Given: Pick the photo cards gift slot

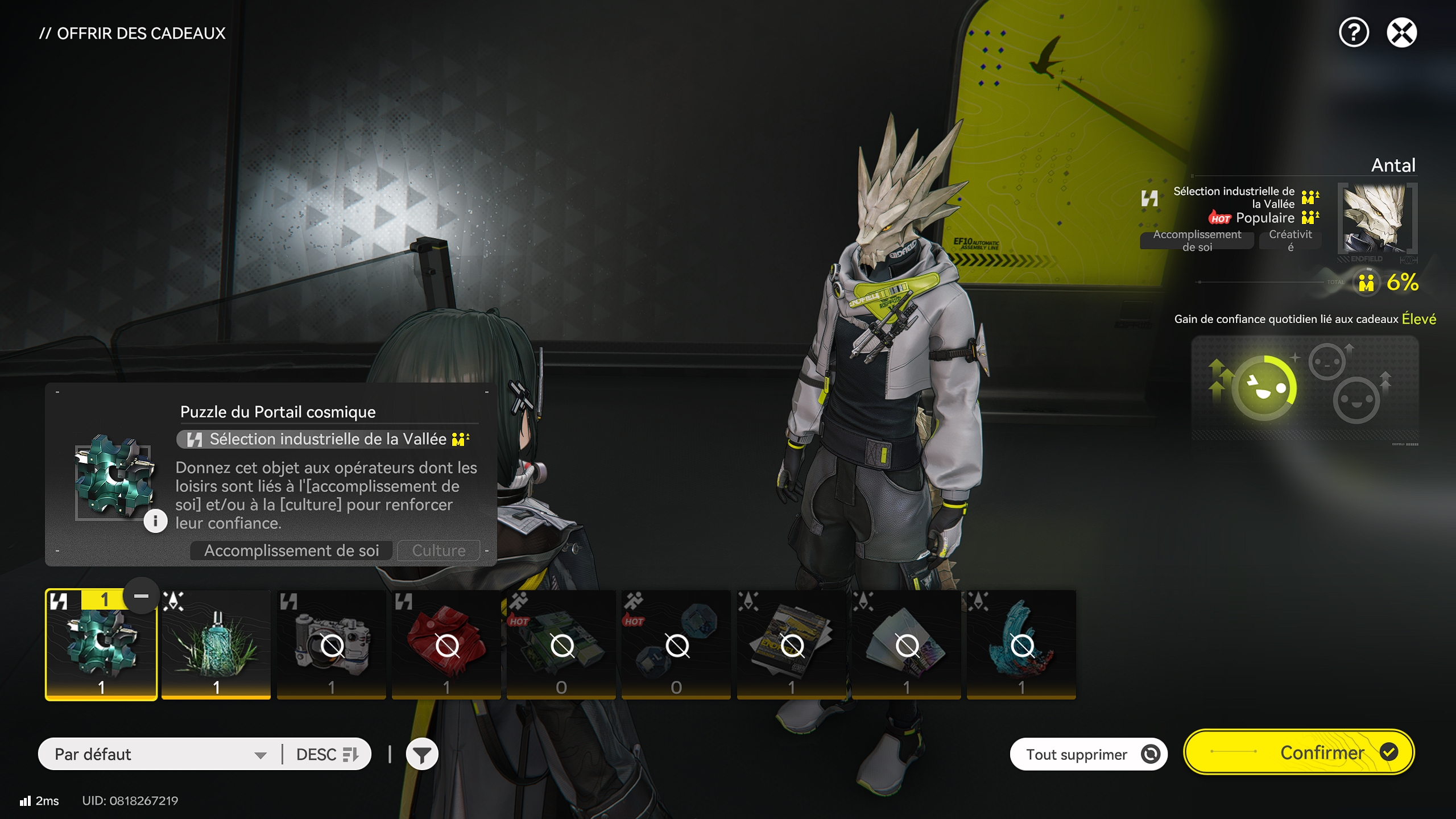Looking at the screenshot, I should [x=906, y=644].
